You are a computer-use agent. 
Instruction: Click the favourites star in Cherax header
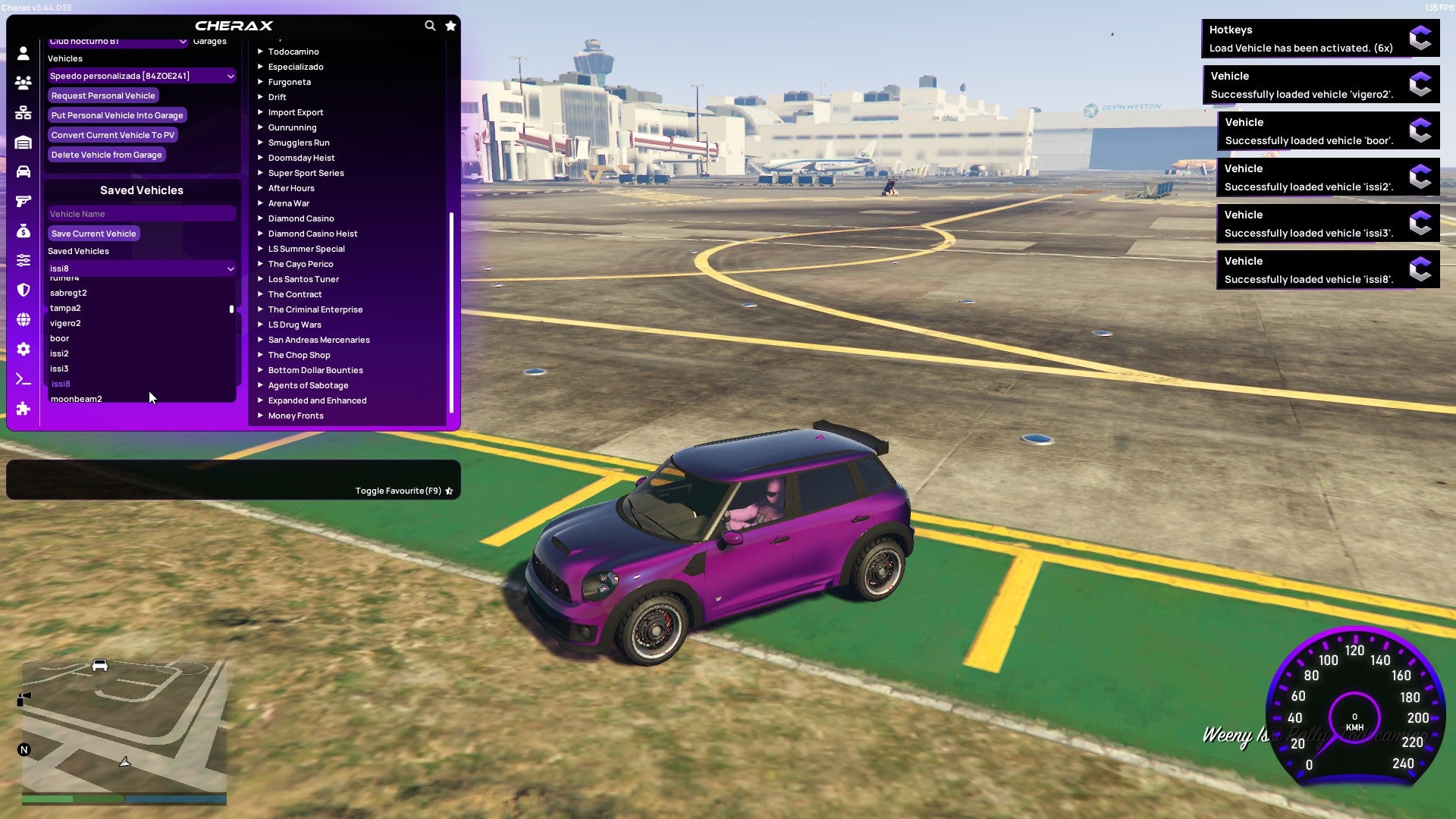click(x=450, y=25)
